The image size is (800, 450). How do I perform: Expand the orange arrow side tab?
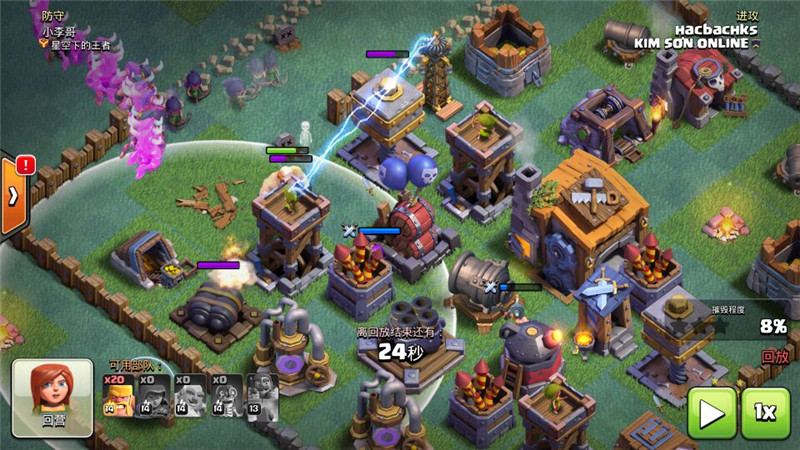pyautogui.click(x=12, y=194)
